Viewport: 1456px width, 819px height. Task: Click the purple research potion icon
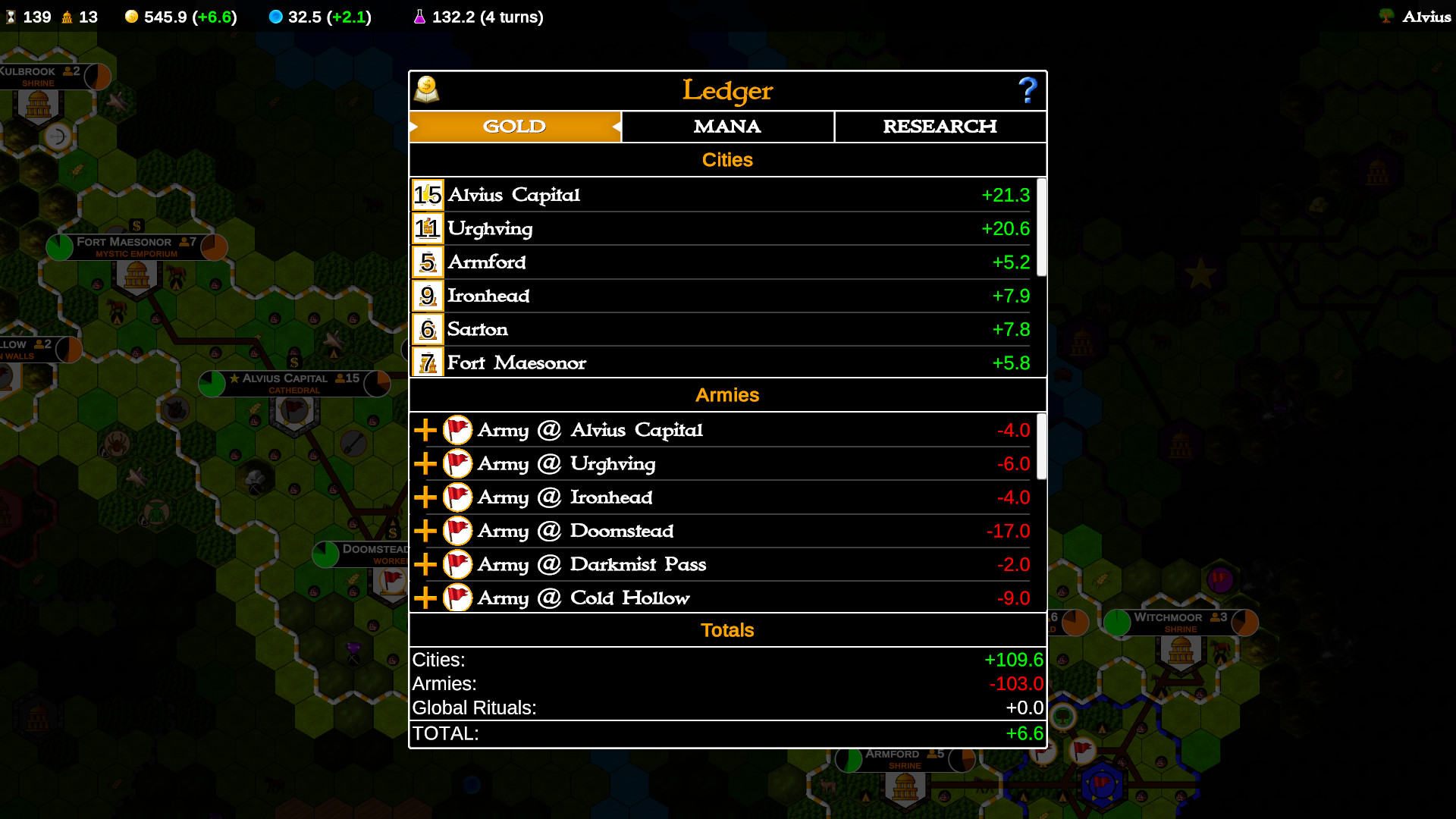tap(420, 16)
